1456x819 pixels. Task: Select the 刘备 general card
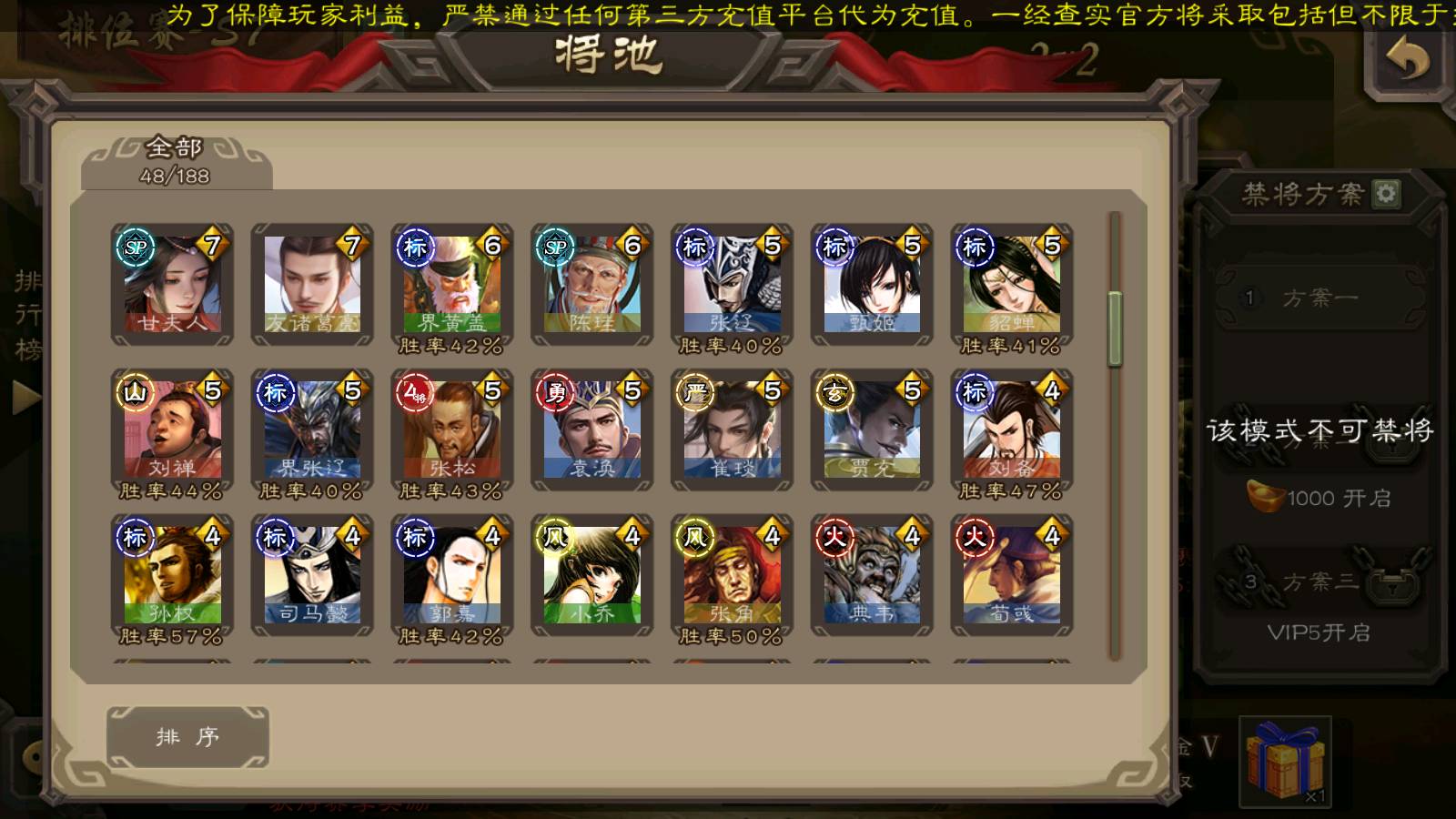coord(1012,430)
